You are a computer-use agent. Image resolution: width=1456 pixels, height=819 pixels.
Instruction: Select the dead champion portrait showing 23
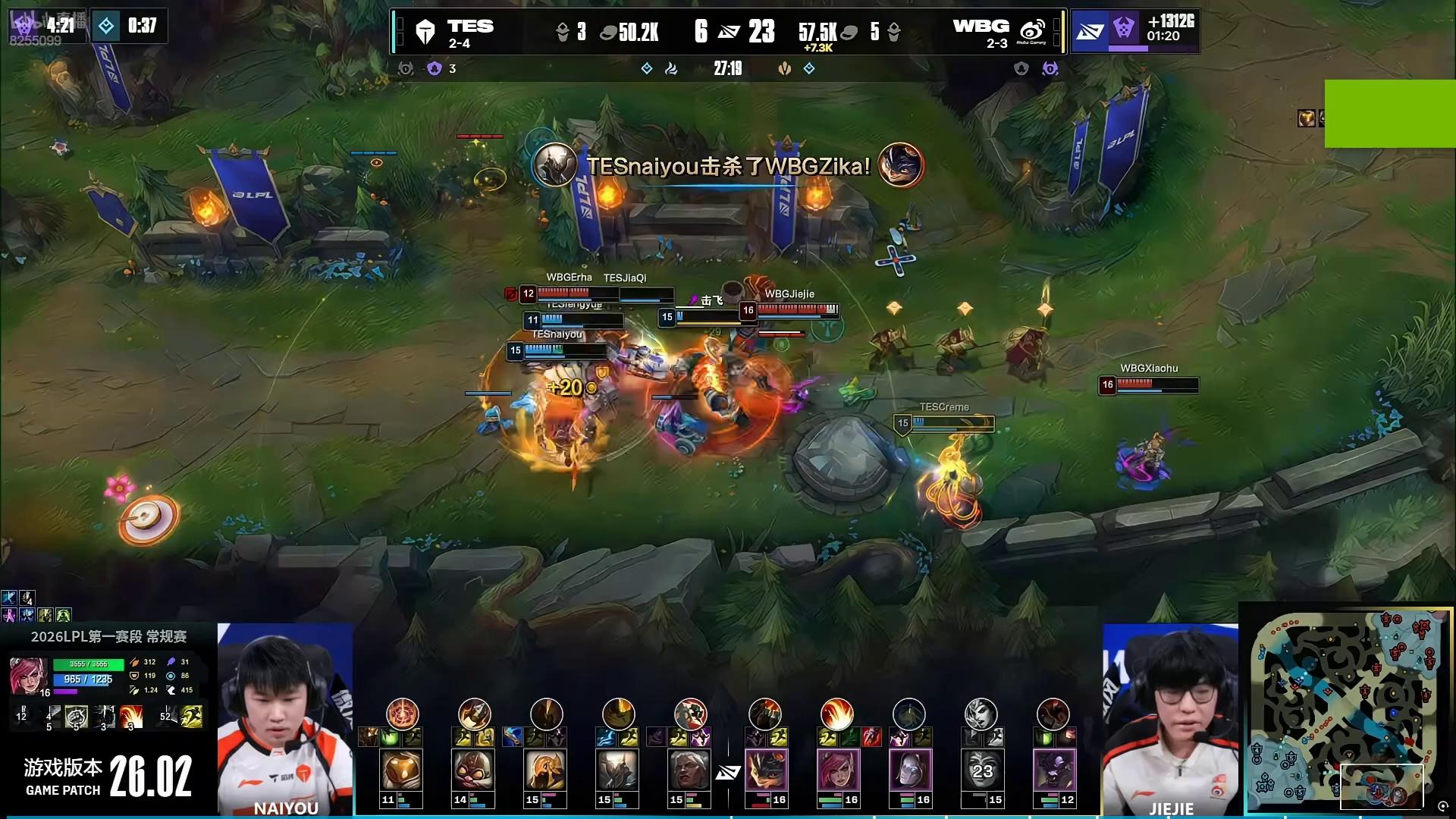coord(981,770)
